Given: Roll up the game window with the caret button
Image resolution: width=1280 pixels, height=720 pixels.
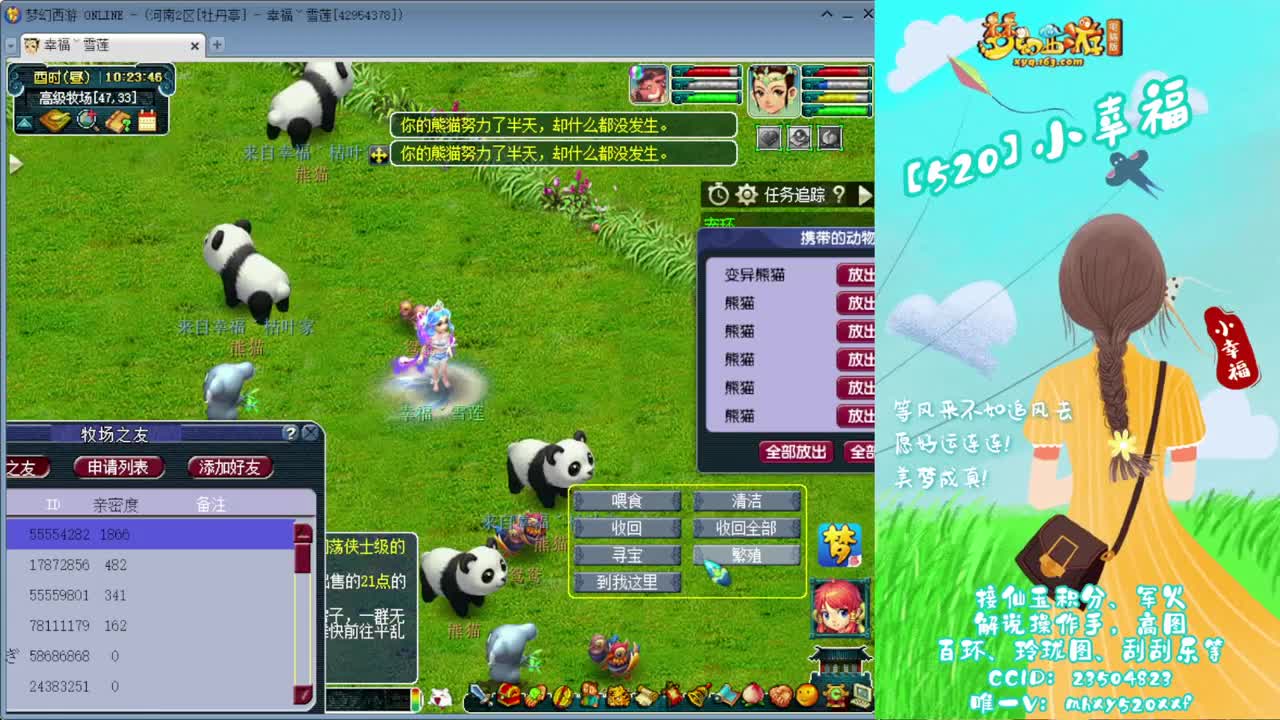Looking at the screenshot, I should (x=826, y=14).
